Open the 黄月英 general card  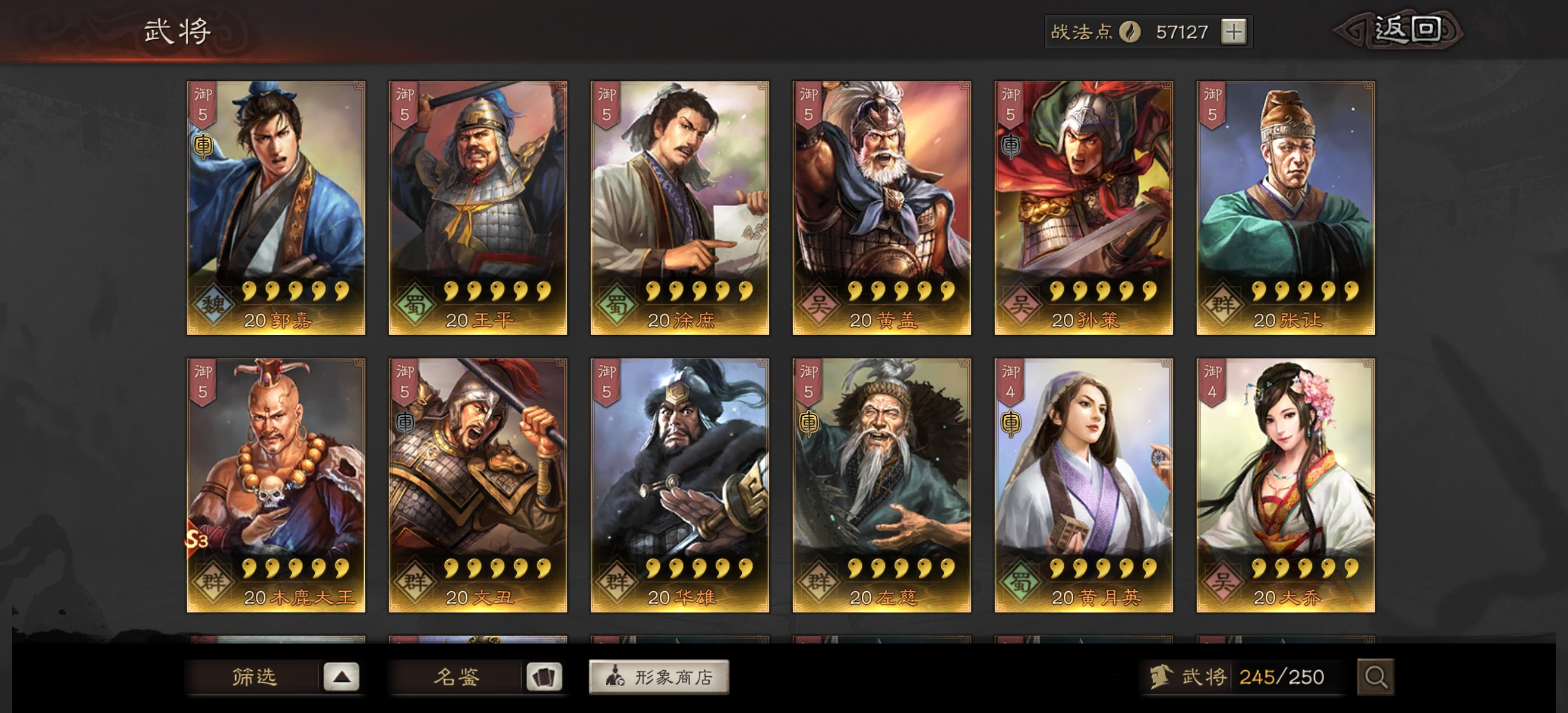1083,485
